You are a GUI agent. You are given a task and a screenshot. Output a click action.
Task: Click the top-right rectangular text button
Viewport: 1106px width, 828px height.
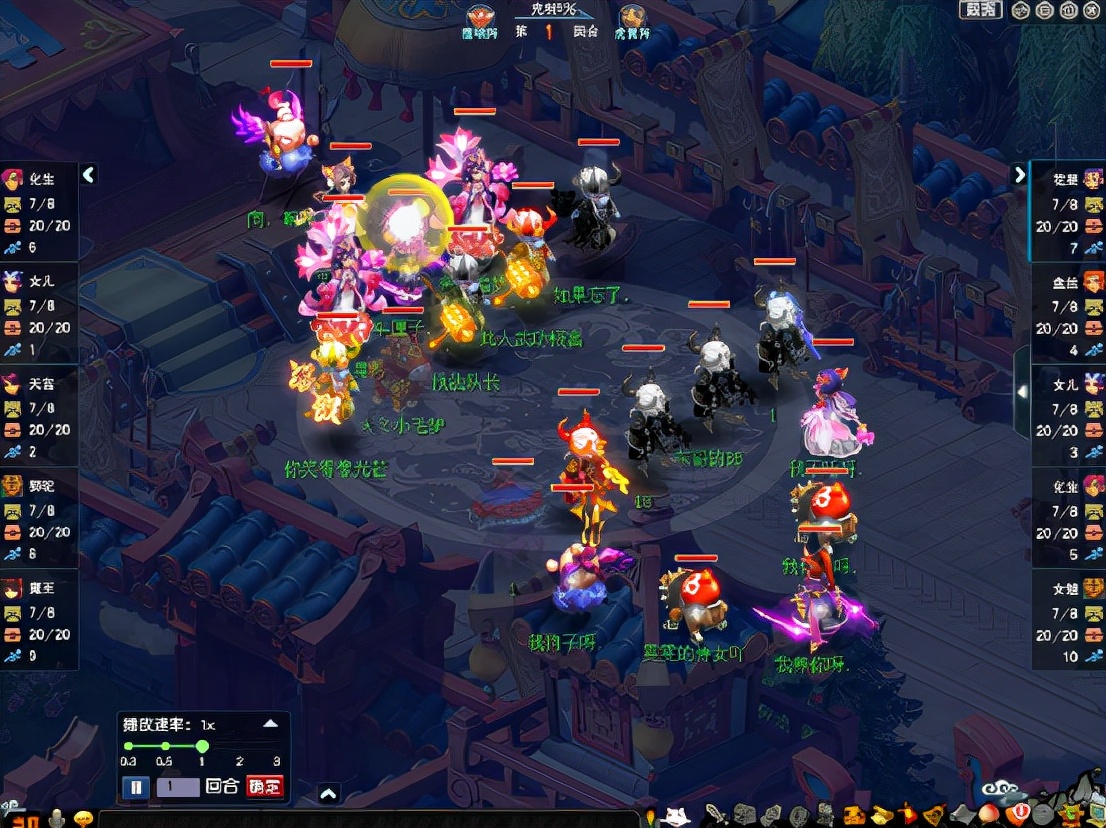pos(980,10)
